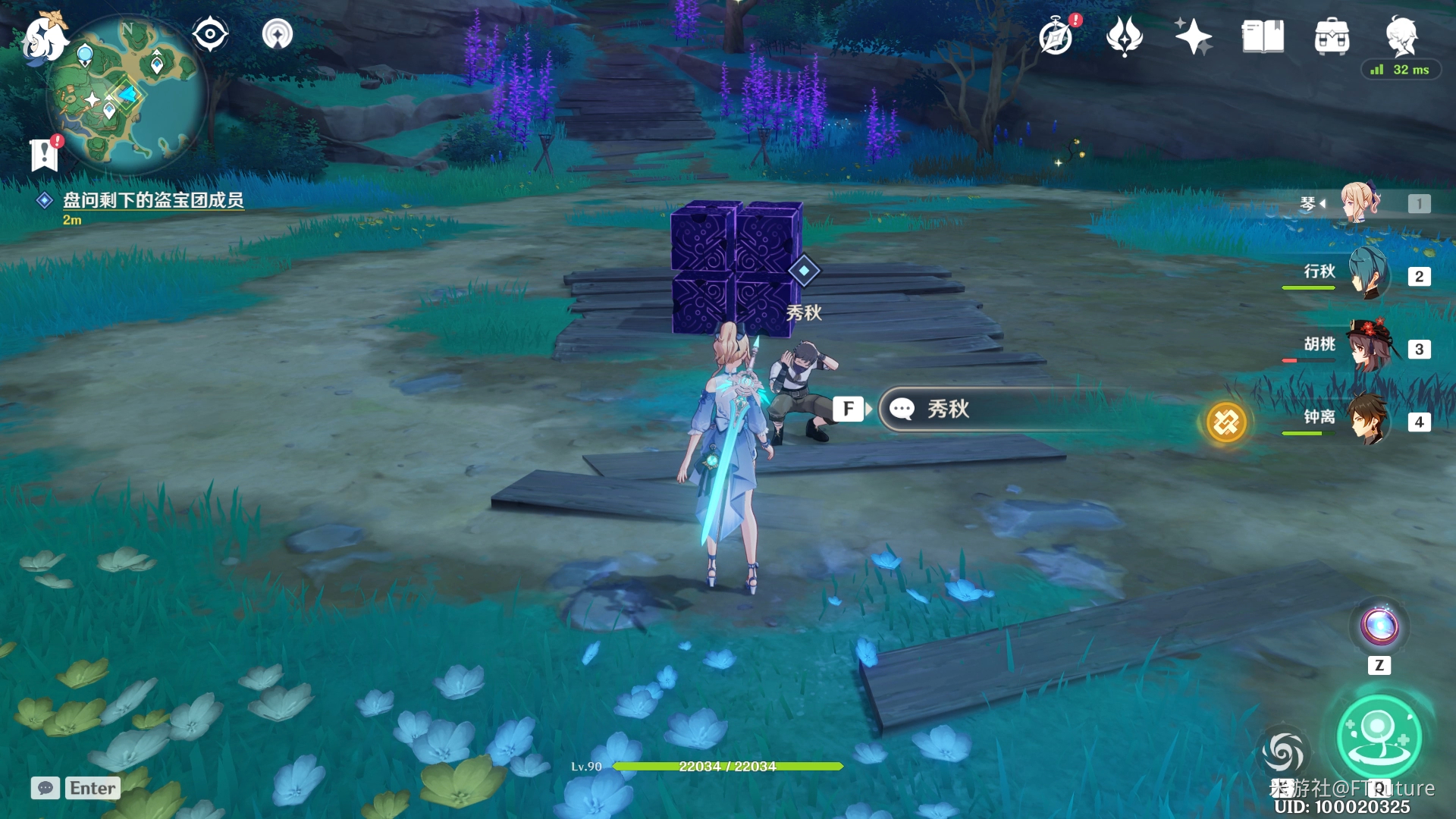Open the events compass icon
Image resolution: width=1456 pixels, height=819 pixels.
1056,36
